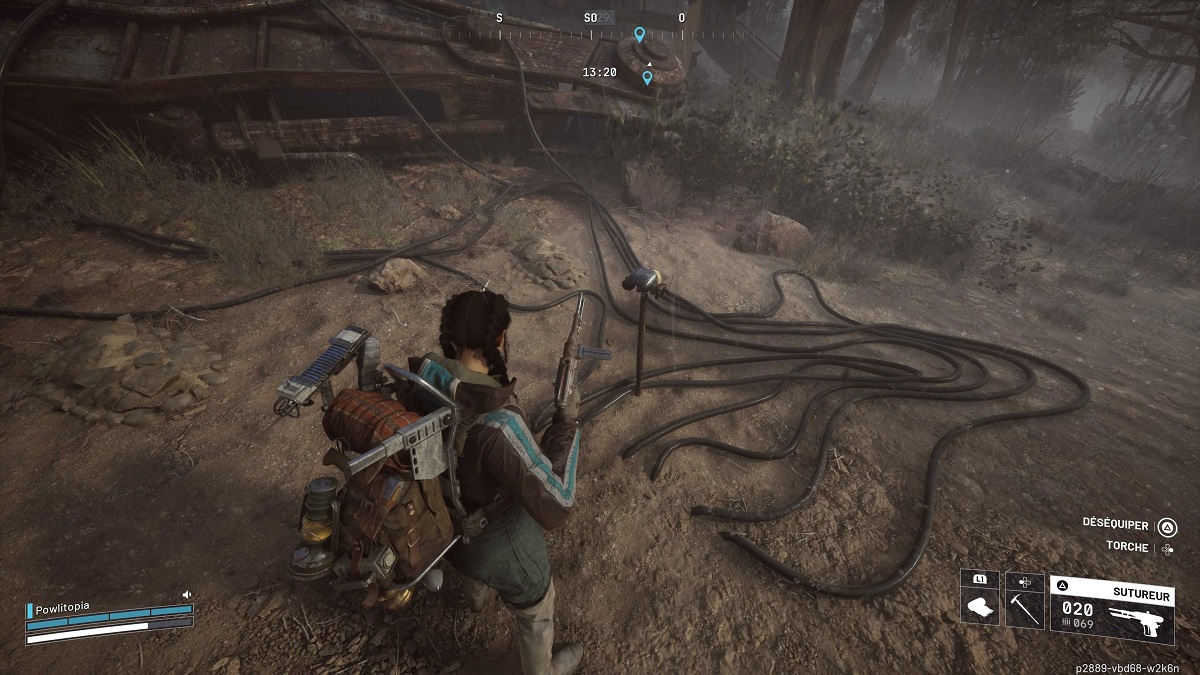Select the bandage item slot

click(979, 607)
